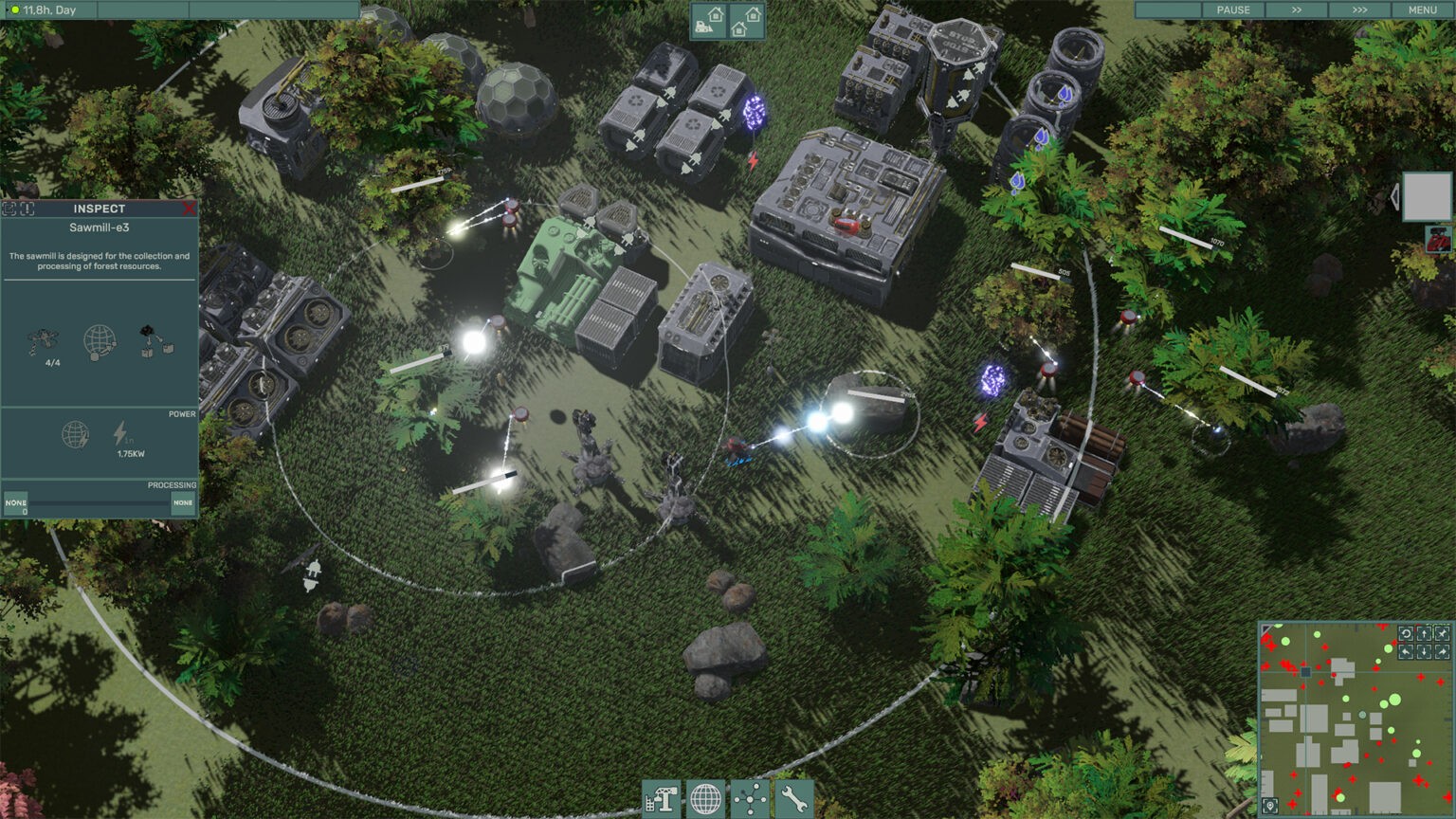Pause the game
The width and height of the screenshot is (1456, 819).
point(1232,9)
